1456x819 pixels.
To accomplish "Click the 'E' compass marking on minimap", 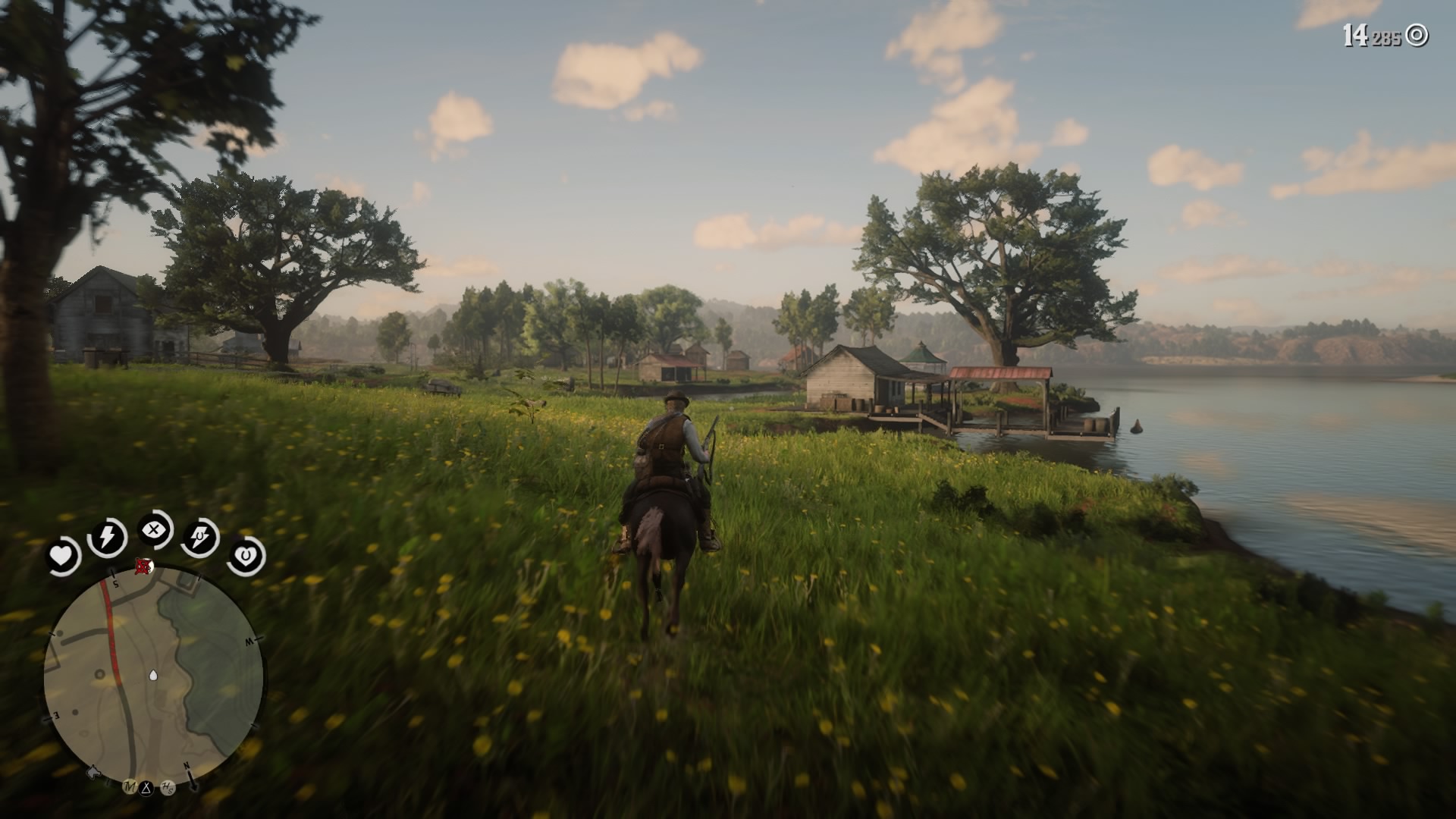I will (55, 716).
